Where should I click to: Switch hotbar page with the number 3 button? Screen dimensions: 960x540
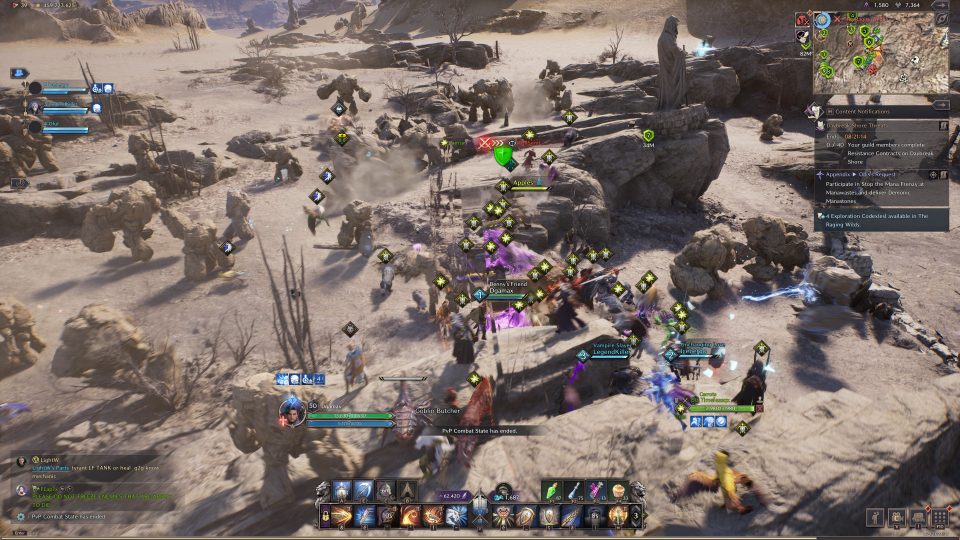[634, 516]
